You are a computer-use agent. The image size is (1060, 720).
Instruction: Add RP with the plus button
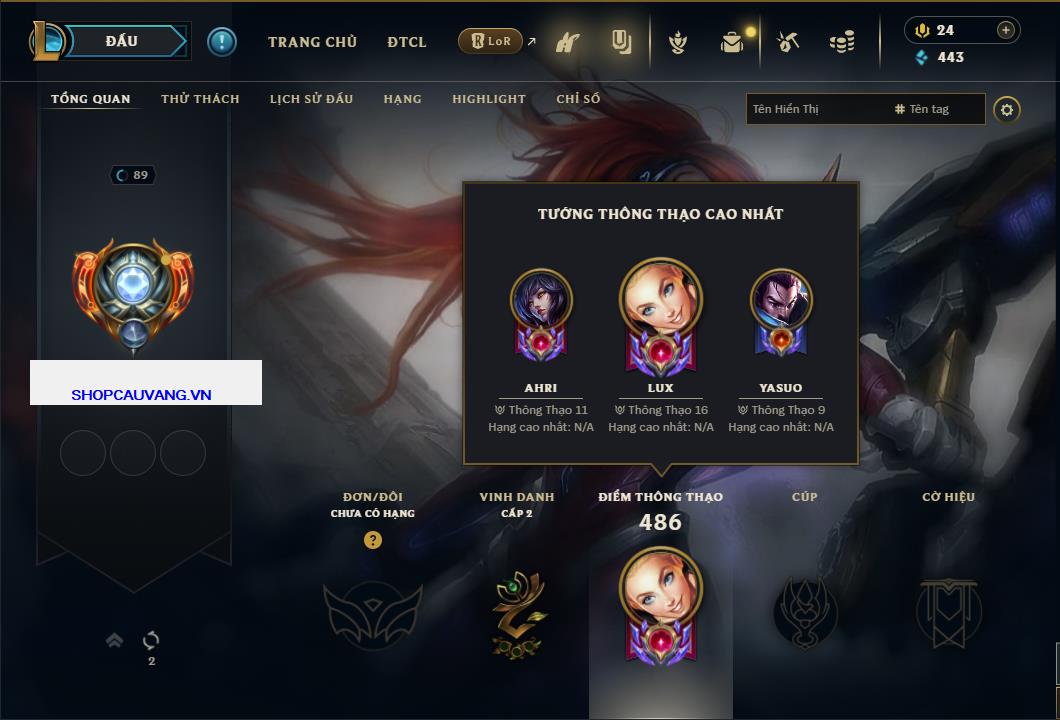click(x=1005, y=30)
